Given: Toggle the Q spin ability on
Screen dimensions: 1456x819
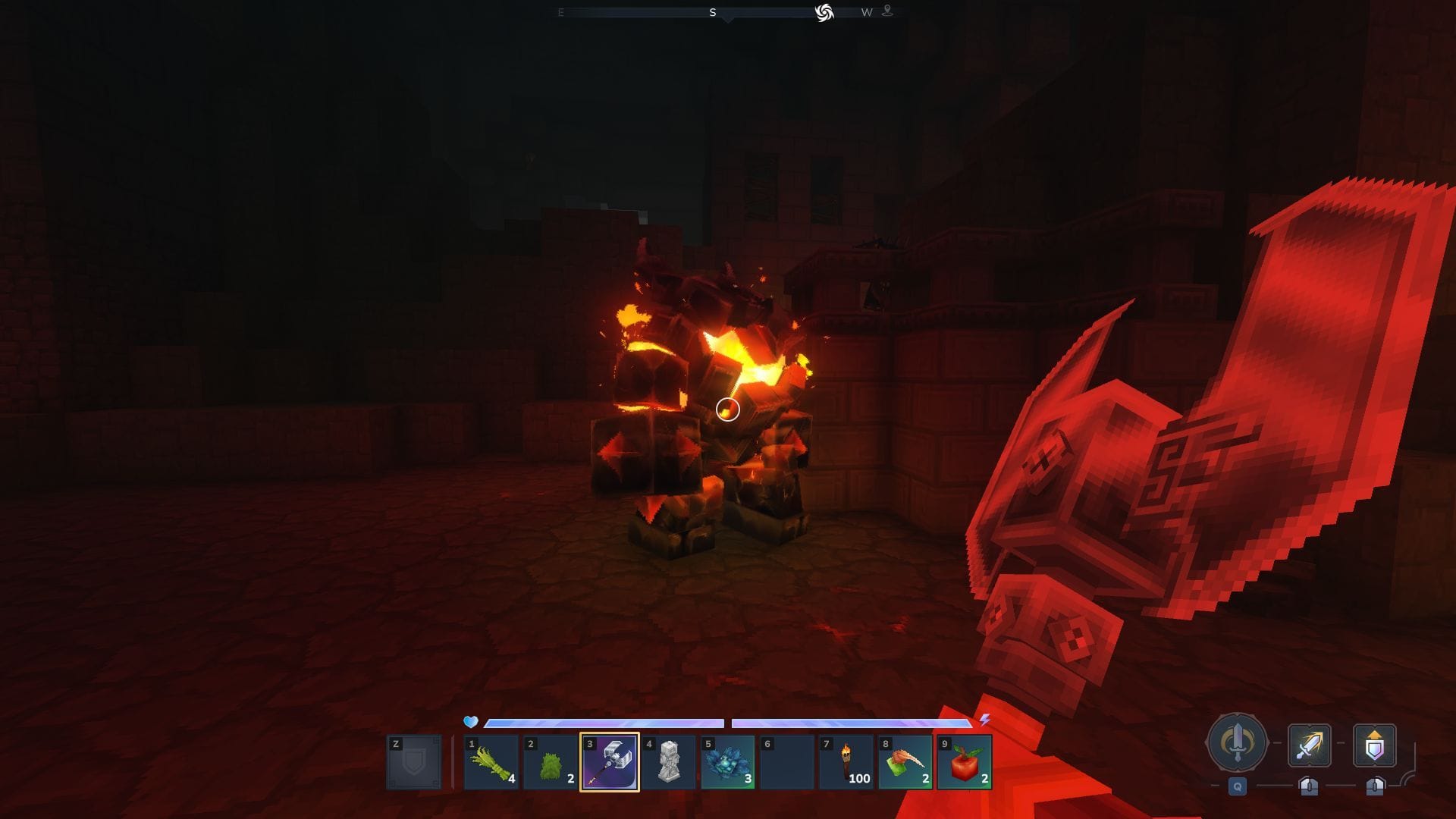Looking at the screenshot, I should pos(1236,787).
